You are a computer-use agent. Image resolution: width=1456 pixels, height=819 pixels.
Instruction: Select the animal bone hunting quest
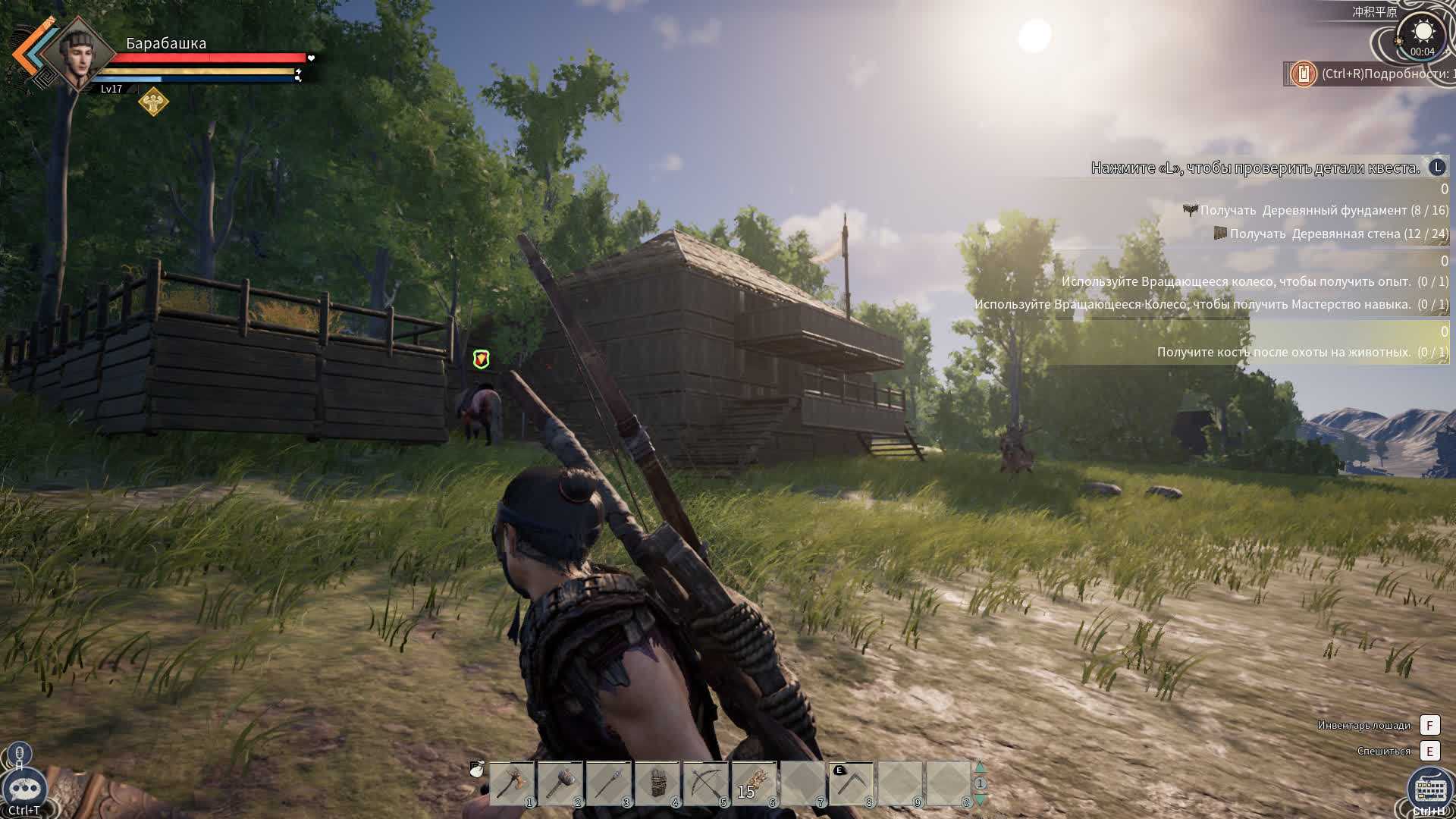1302,352
